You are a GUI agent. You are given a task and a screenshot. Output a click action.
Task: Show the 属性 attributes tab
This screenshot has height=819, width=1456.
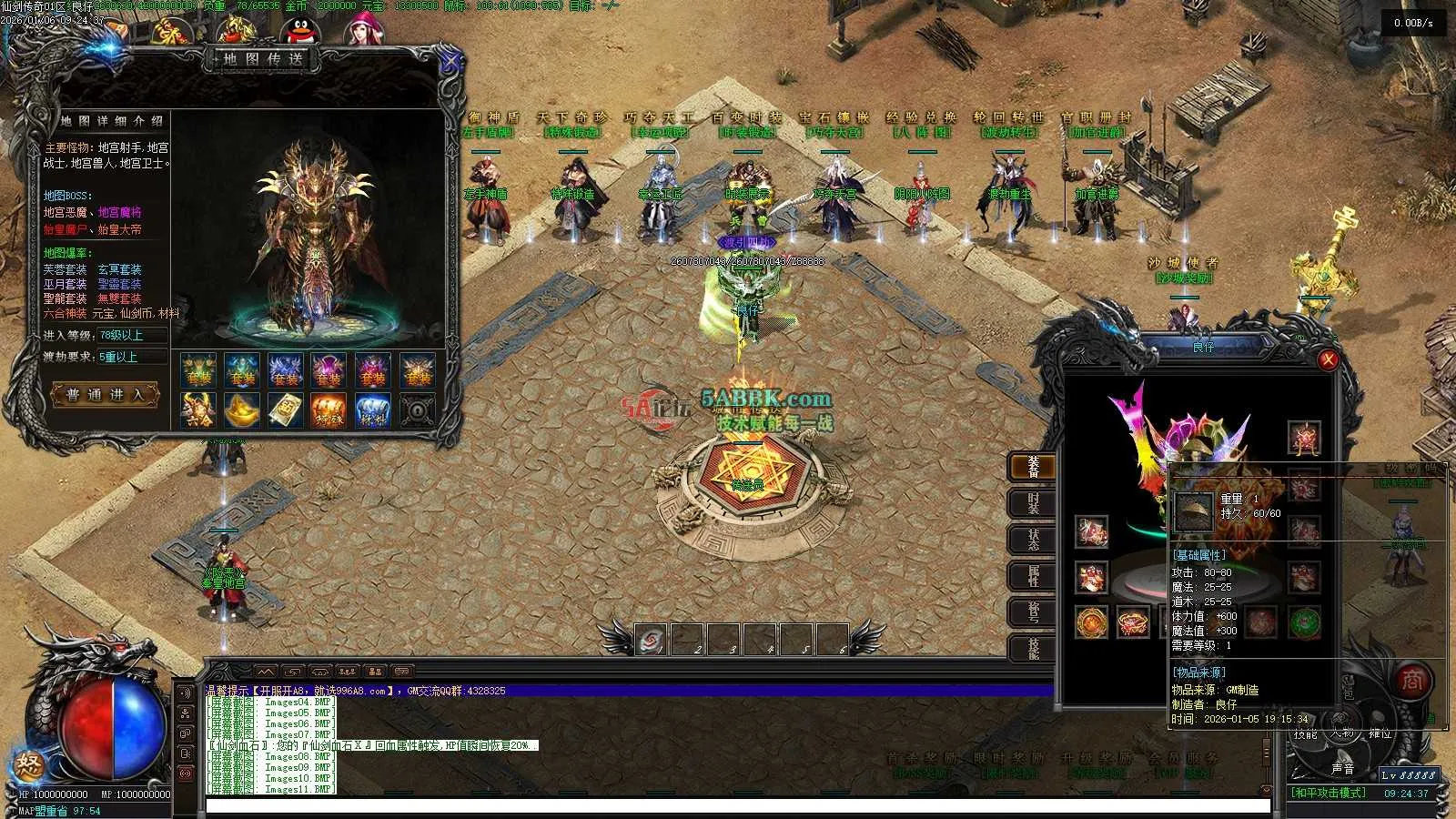coord(1033,576)
